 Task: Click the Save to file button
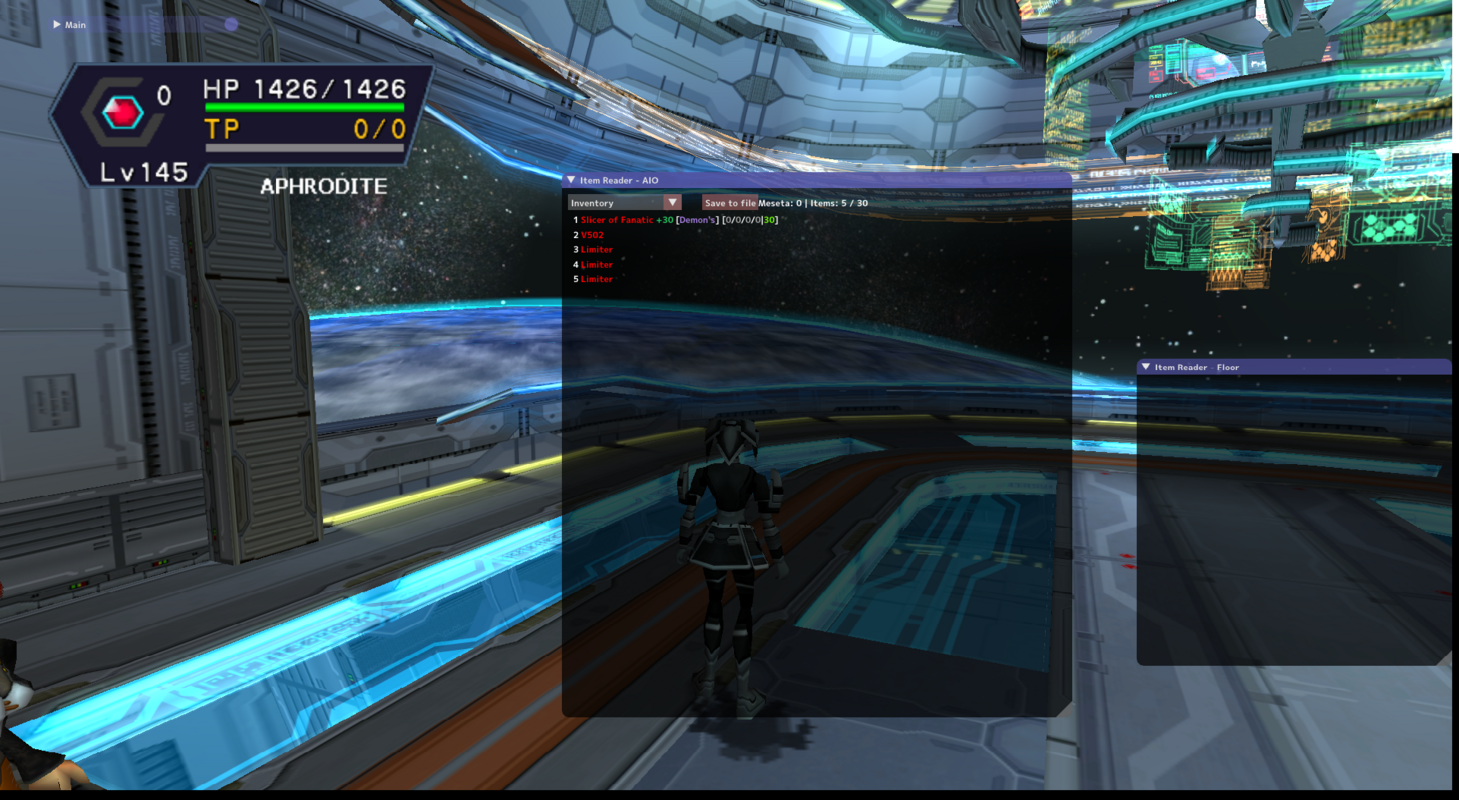729,203
